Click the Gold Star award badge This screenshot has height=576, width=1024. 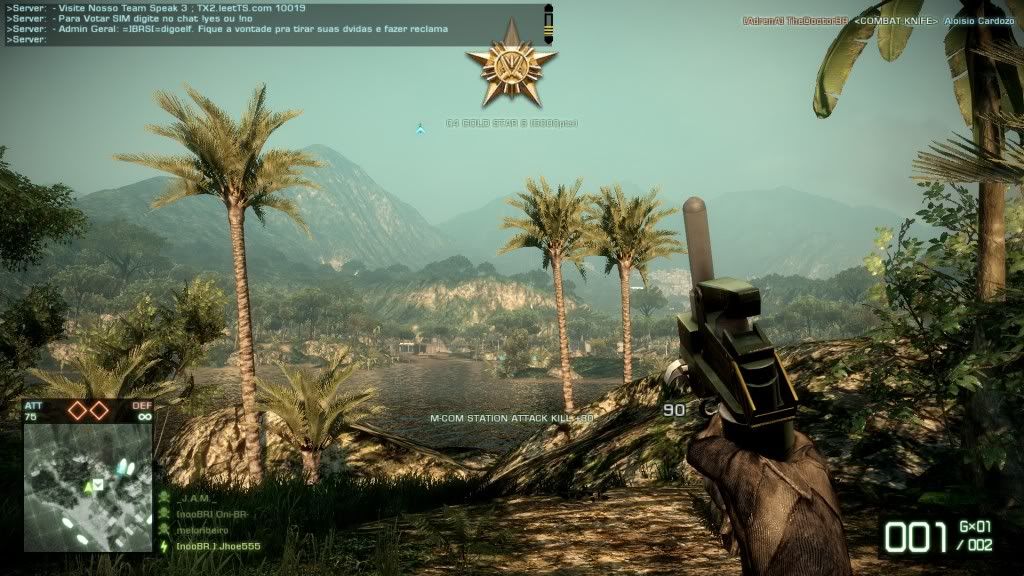(x=511, y=64)
